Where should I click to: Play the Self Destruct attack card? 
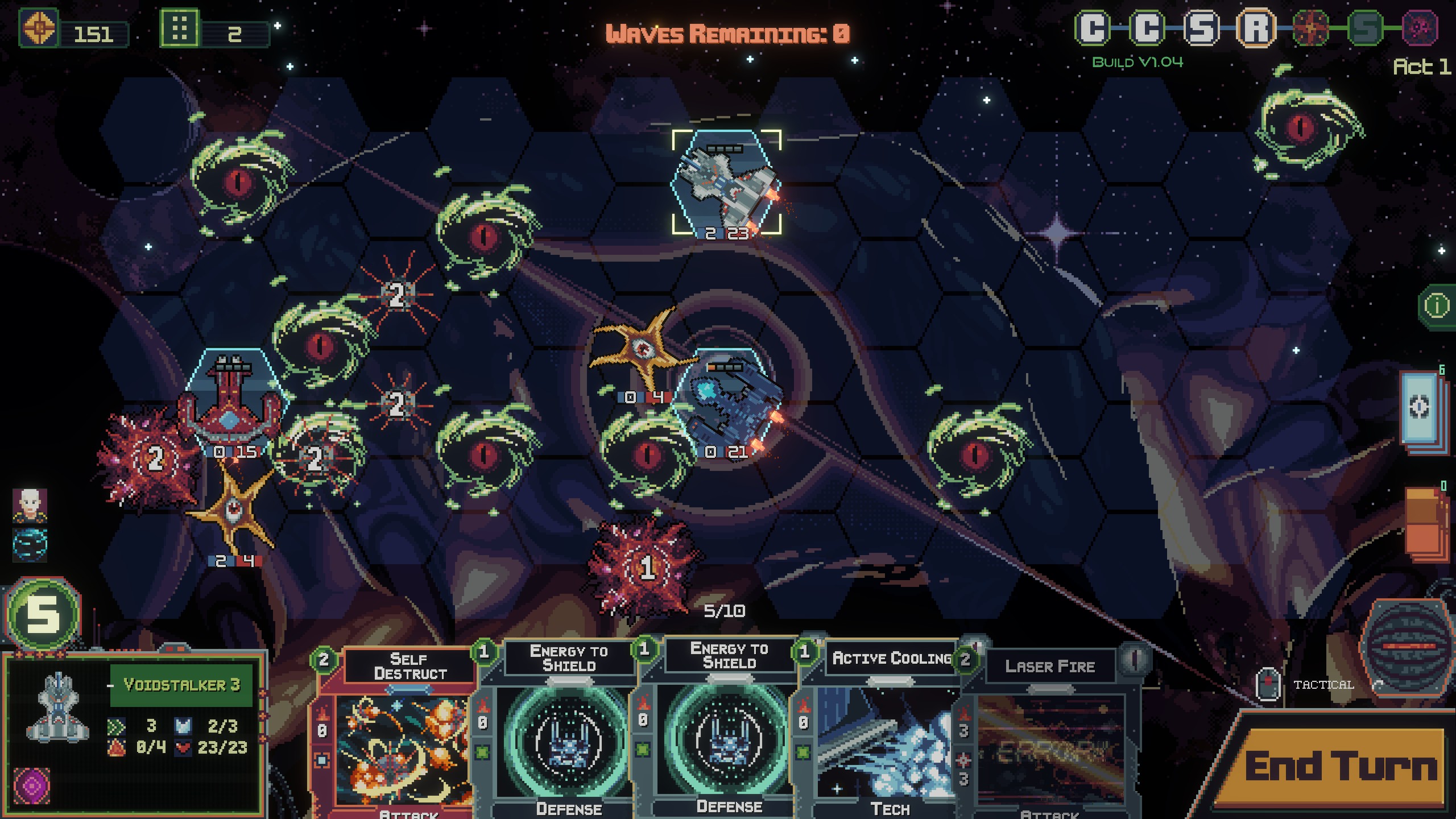[405, 739]
